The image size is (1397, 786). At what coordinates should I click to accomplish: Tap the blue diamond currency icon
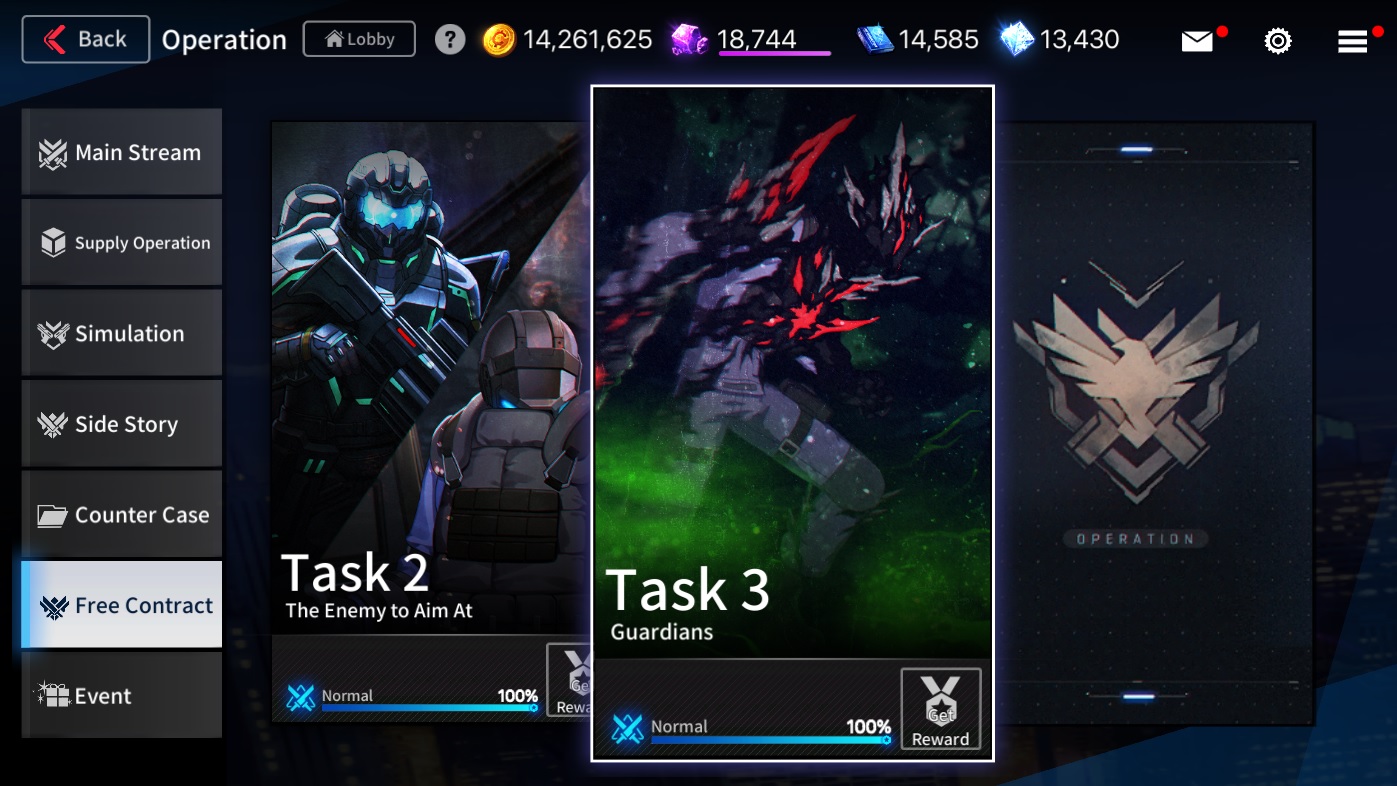(x=1017, y=40)
